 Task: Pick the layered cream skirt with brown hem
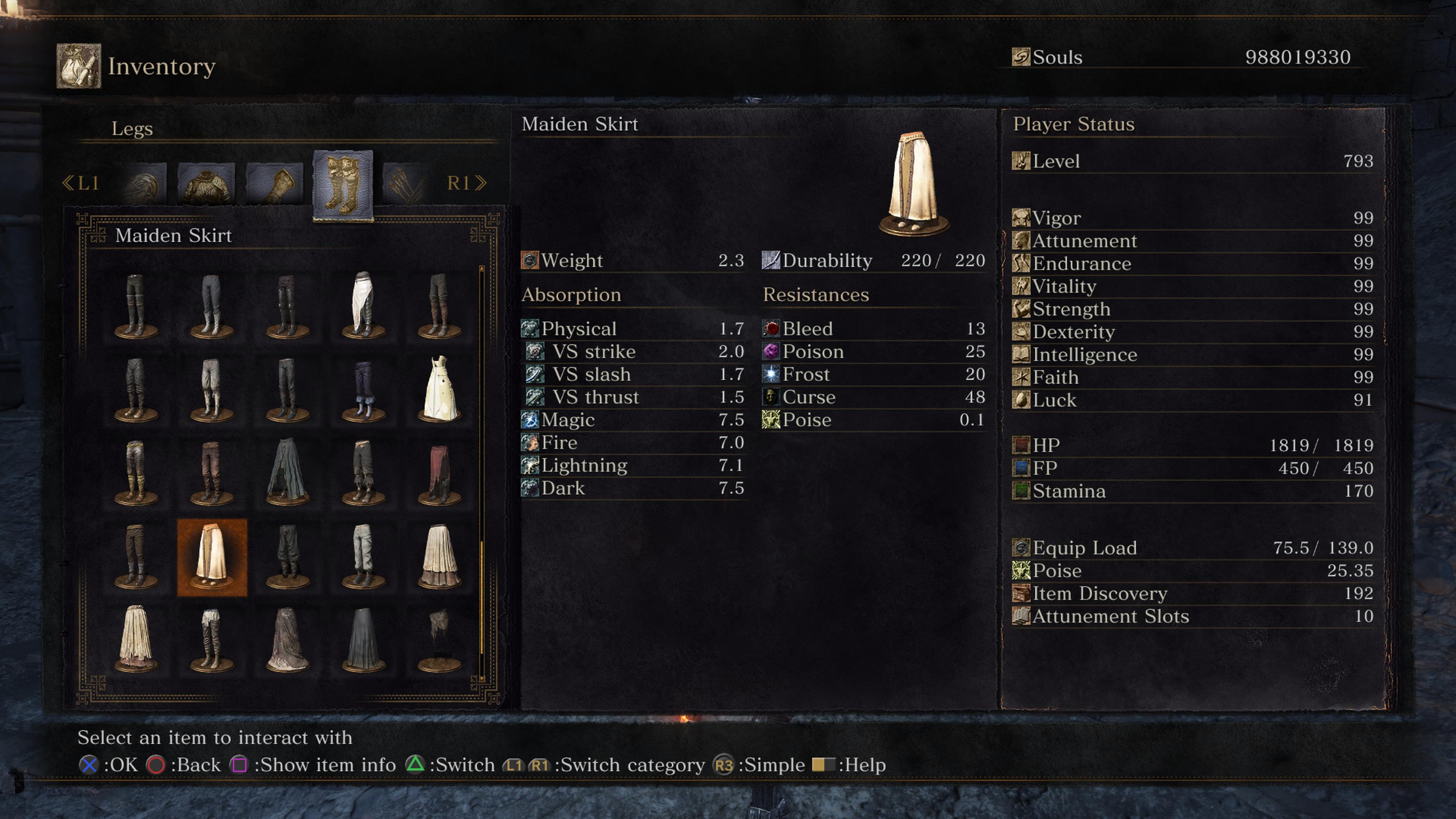tap(440, 557)
